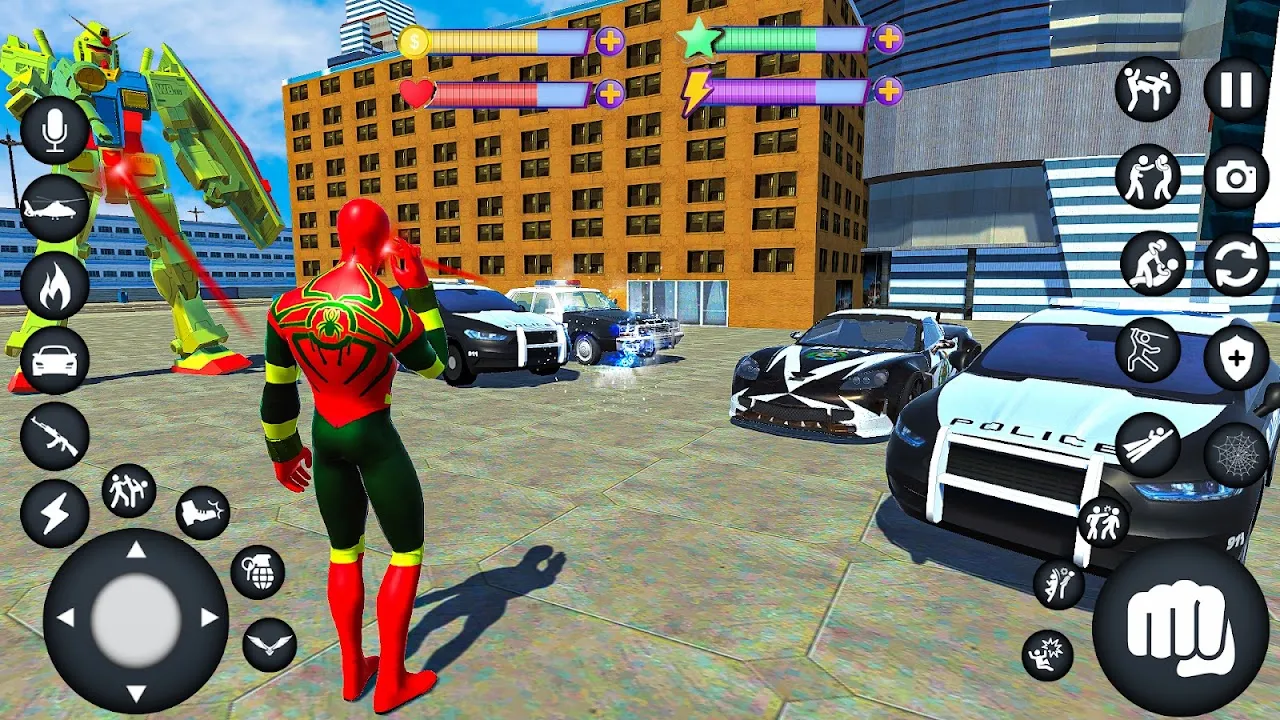Recharge energy with the purple bar plus

coord(888,91)
